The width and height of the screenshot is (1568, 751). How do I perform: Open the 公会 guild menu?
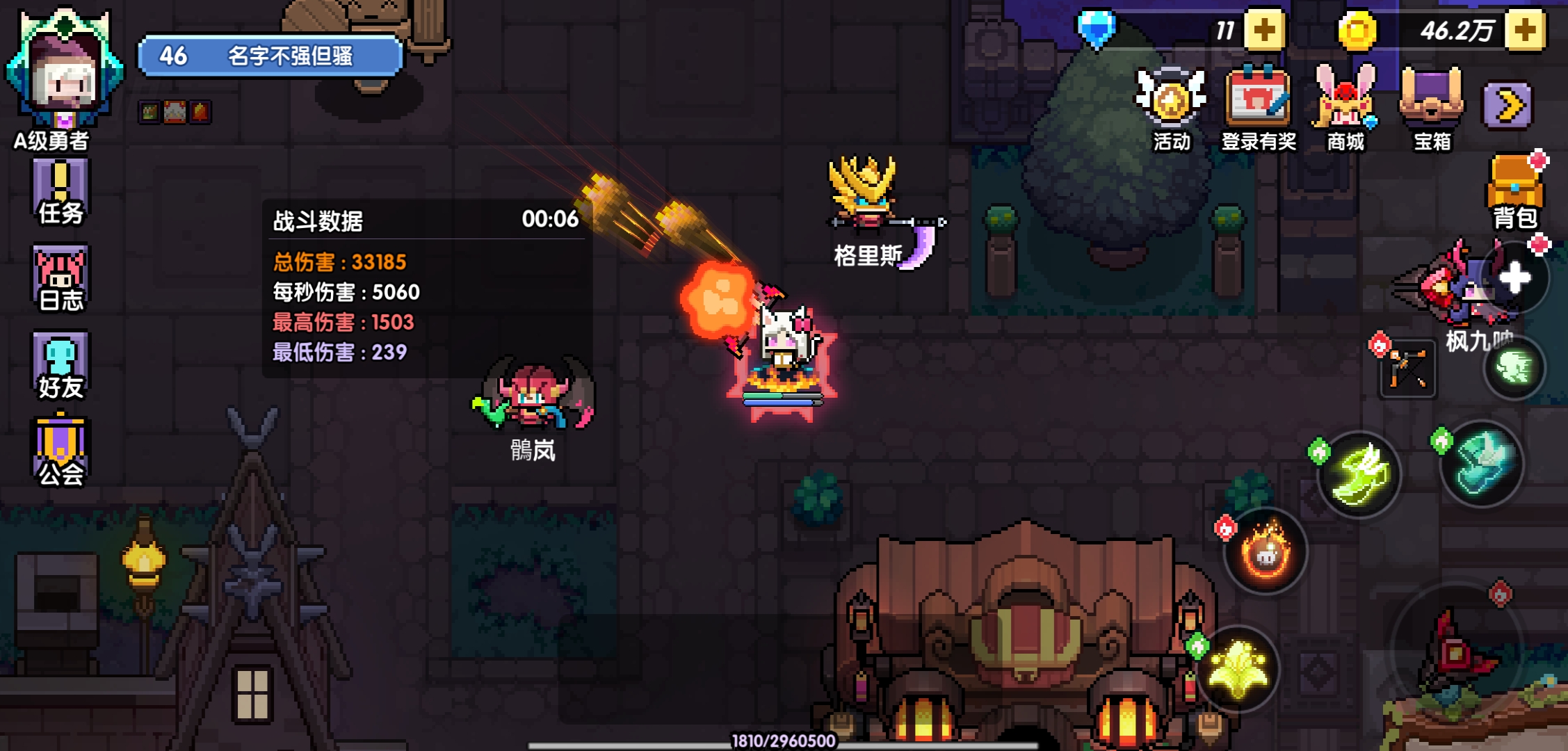pyautogui.click(x=60, y=452)
